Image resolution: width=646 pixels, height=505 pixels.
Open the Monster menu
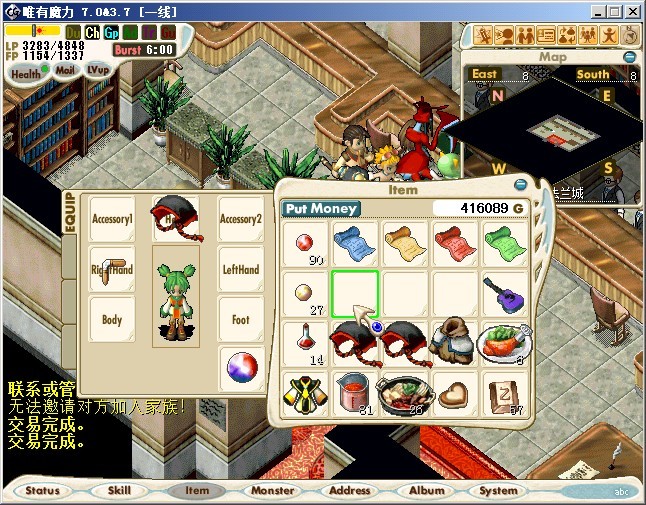272,491
